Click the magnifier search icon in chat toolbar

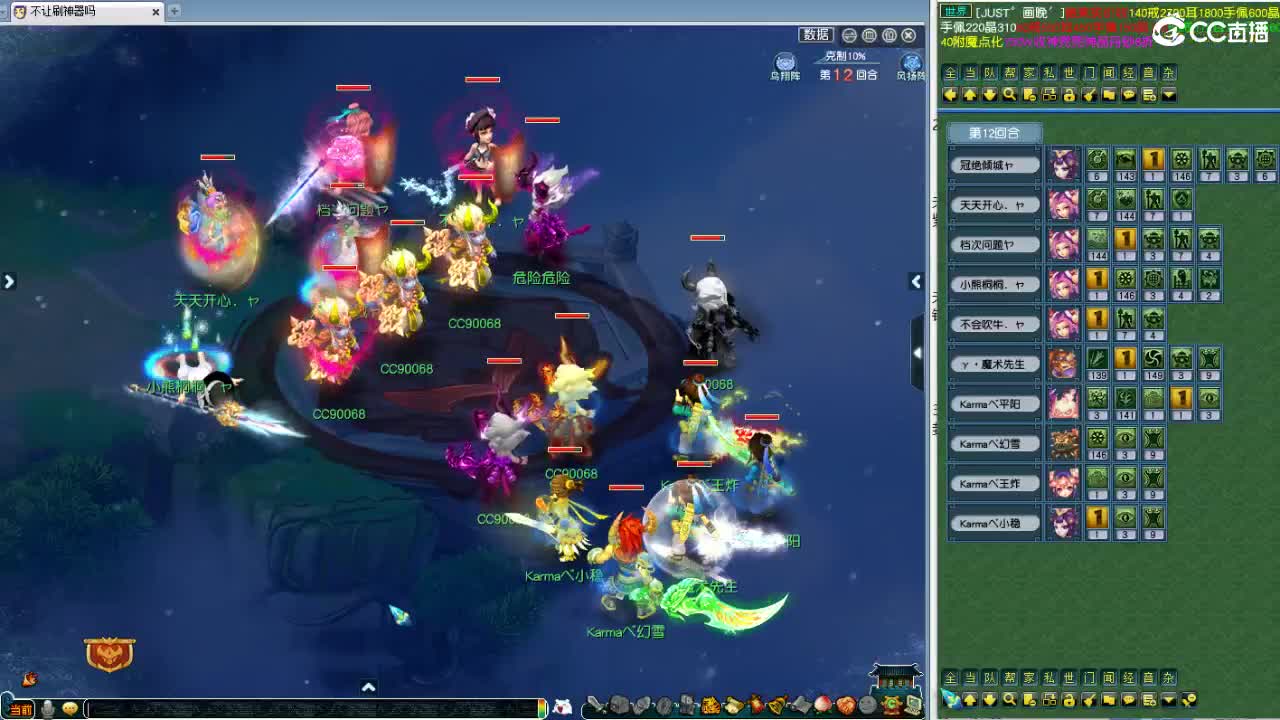(x=1011, y=95)
